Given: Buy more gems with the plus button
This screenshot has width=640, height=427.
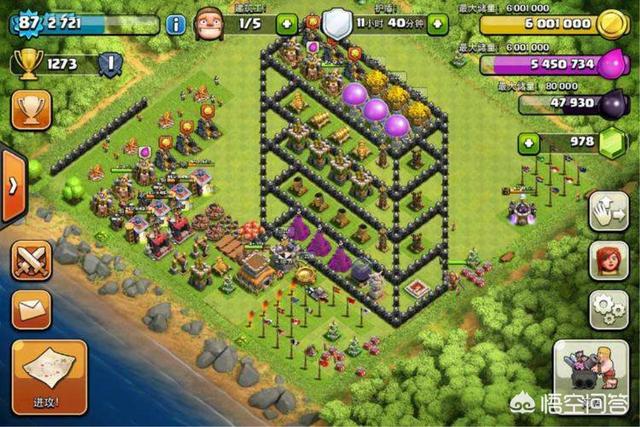Looking at the screenshot, I should click(529, 143).
